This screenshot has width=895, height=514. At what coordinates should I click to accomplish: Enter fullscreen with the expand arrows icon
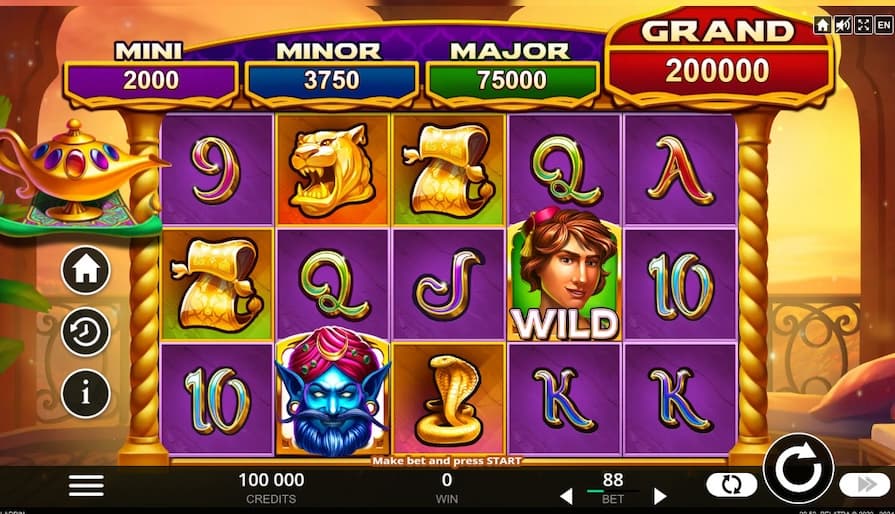pyautogui.click(x=863, y=25)
